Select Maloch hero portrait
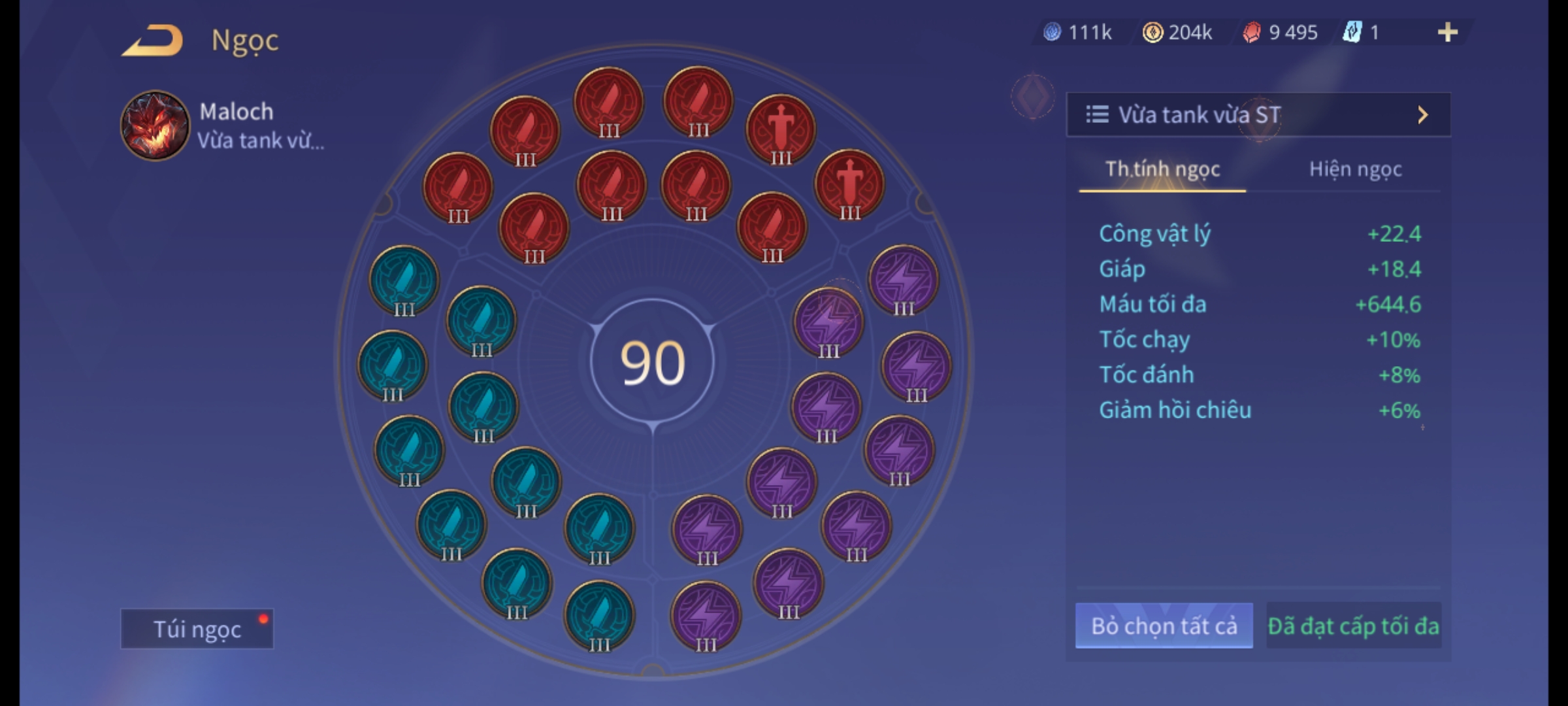Screen dimensions: 1568x706 click(x=155, y=126)
